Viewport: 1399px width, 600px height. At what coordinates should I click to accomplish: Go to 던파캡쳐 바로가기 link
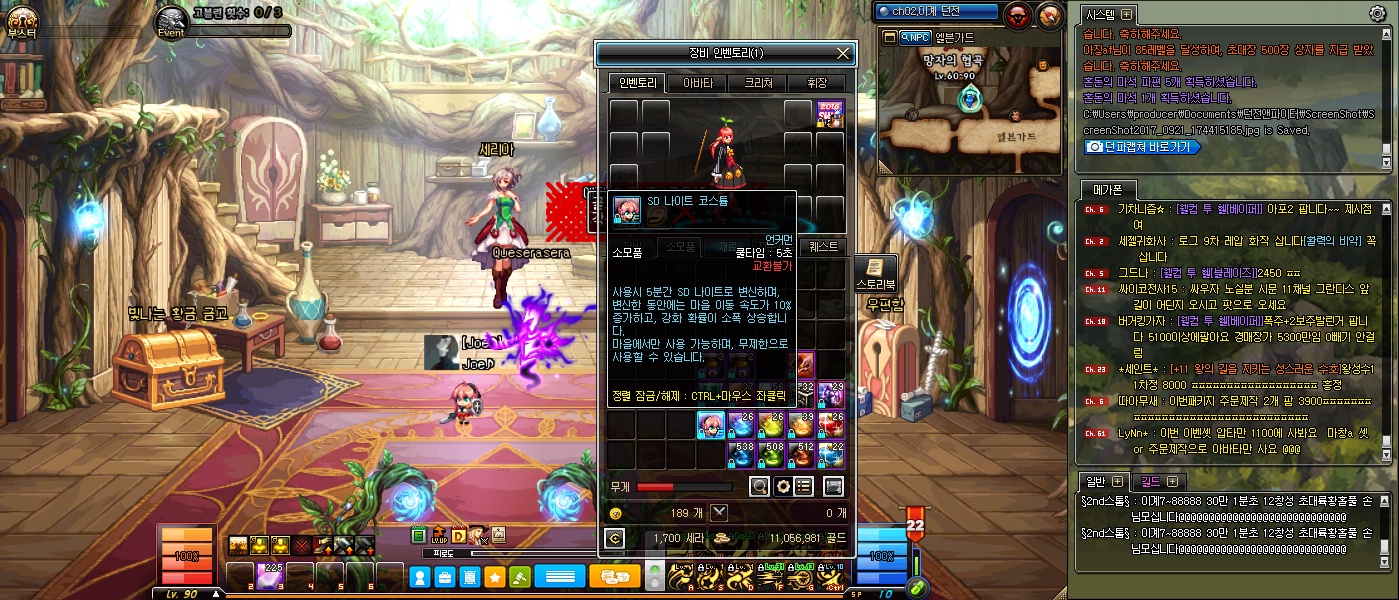click(x=1142, y=146)
